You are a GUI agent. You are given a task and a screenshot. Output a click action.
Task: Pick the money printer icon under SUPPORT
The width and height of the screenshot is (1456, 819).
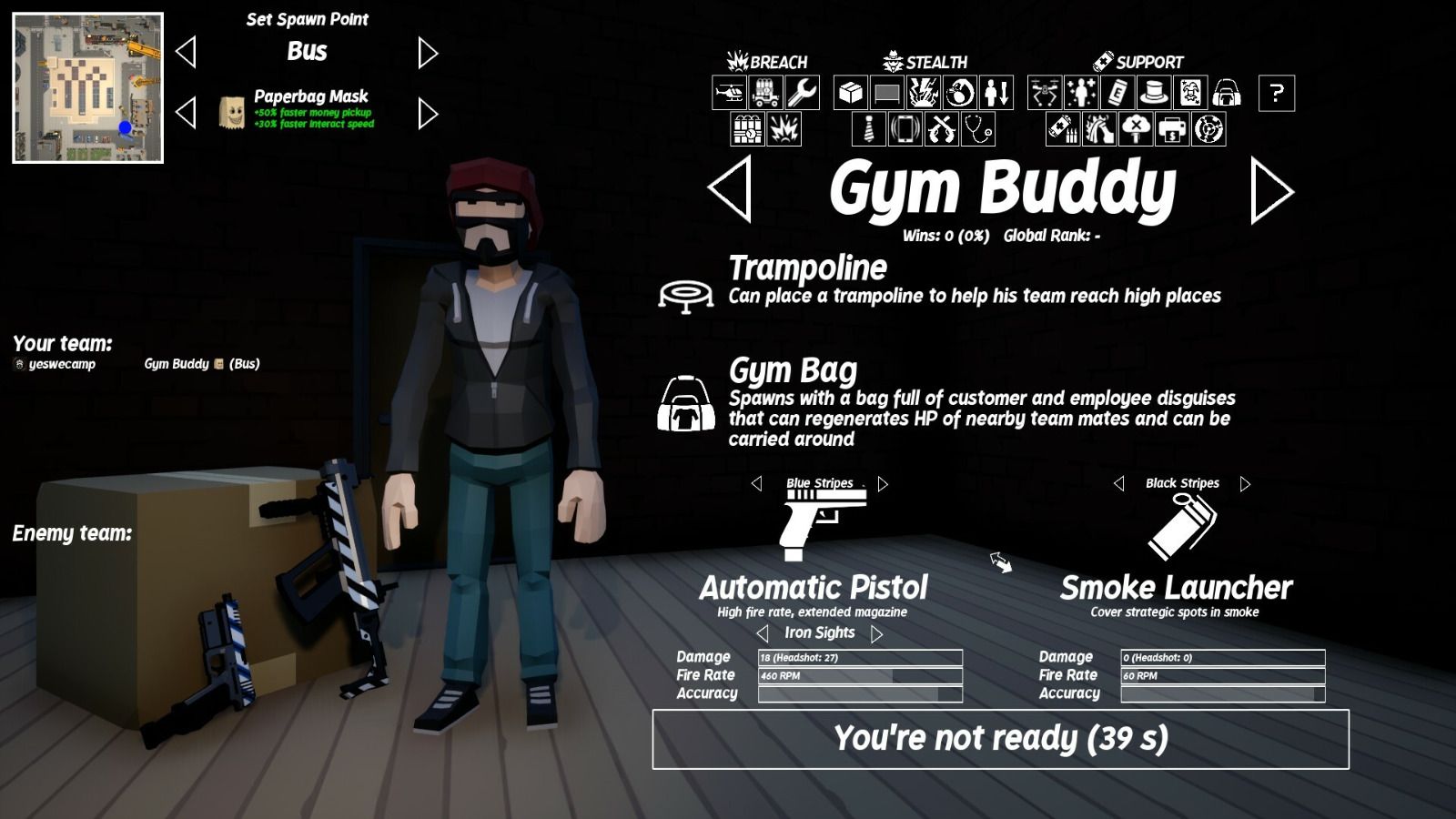(x=1171, y=130)
